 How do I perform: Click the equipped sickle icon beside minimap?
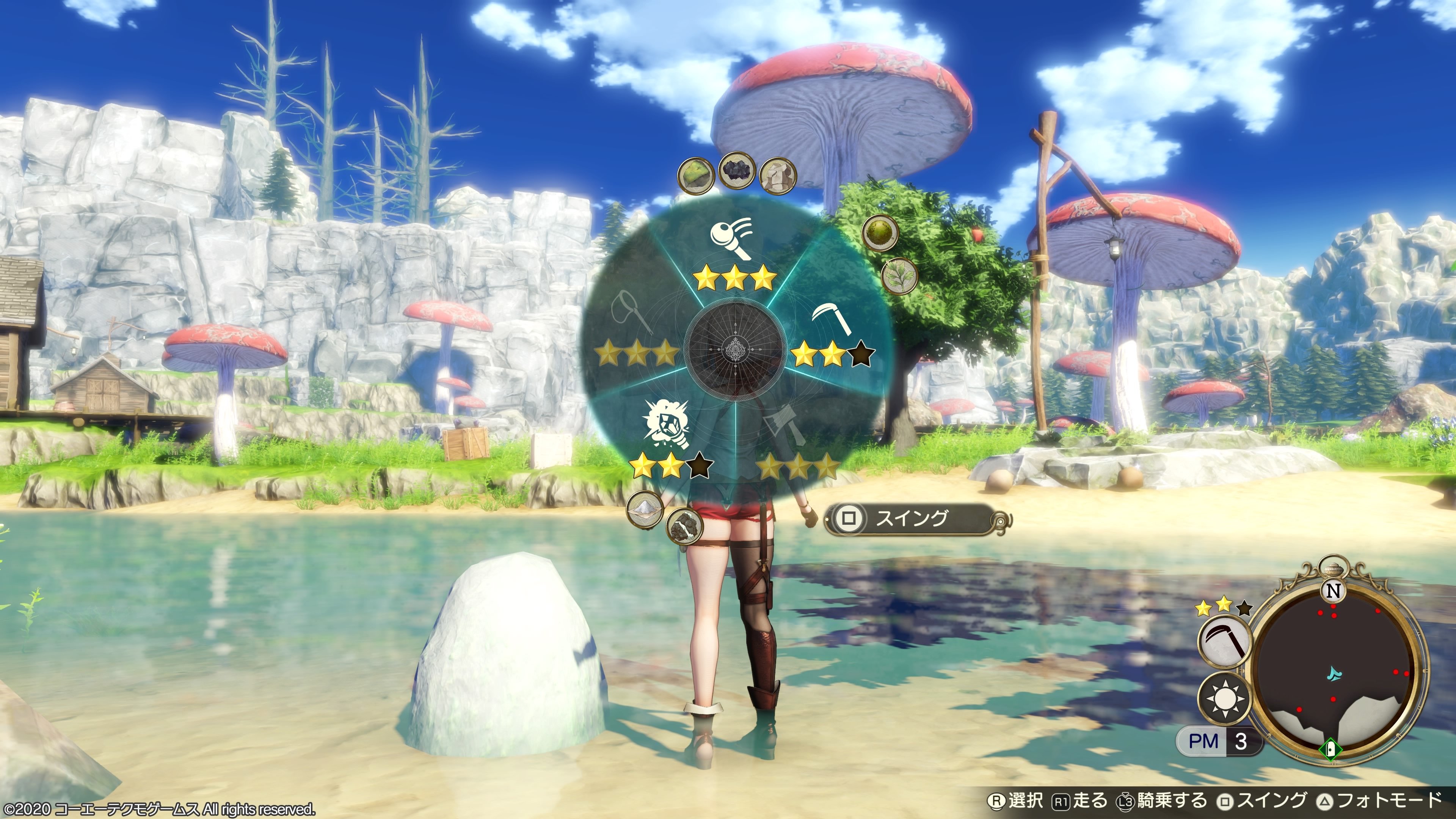(x=1225, y=643)
